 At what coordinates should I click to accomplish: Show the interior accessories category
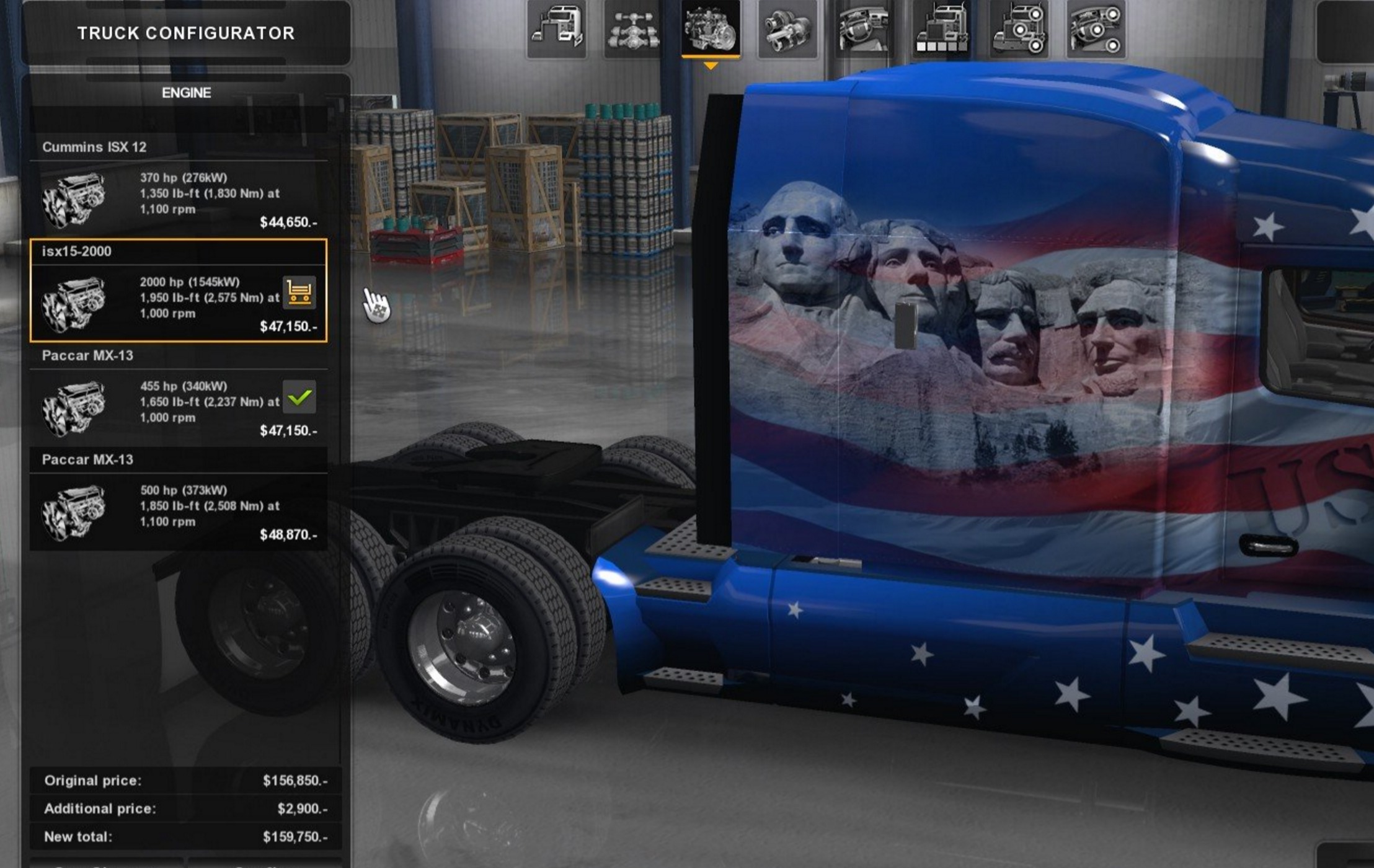pos(1096,29)
